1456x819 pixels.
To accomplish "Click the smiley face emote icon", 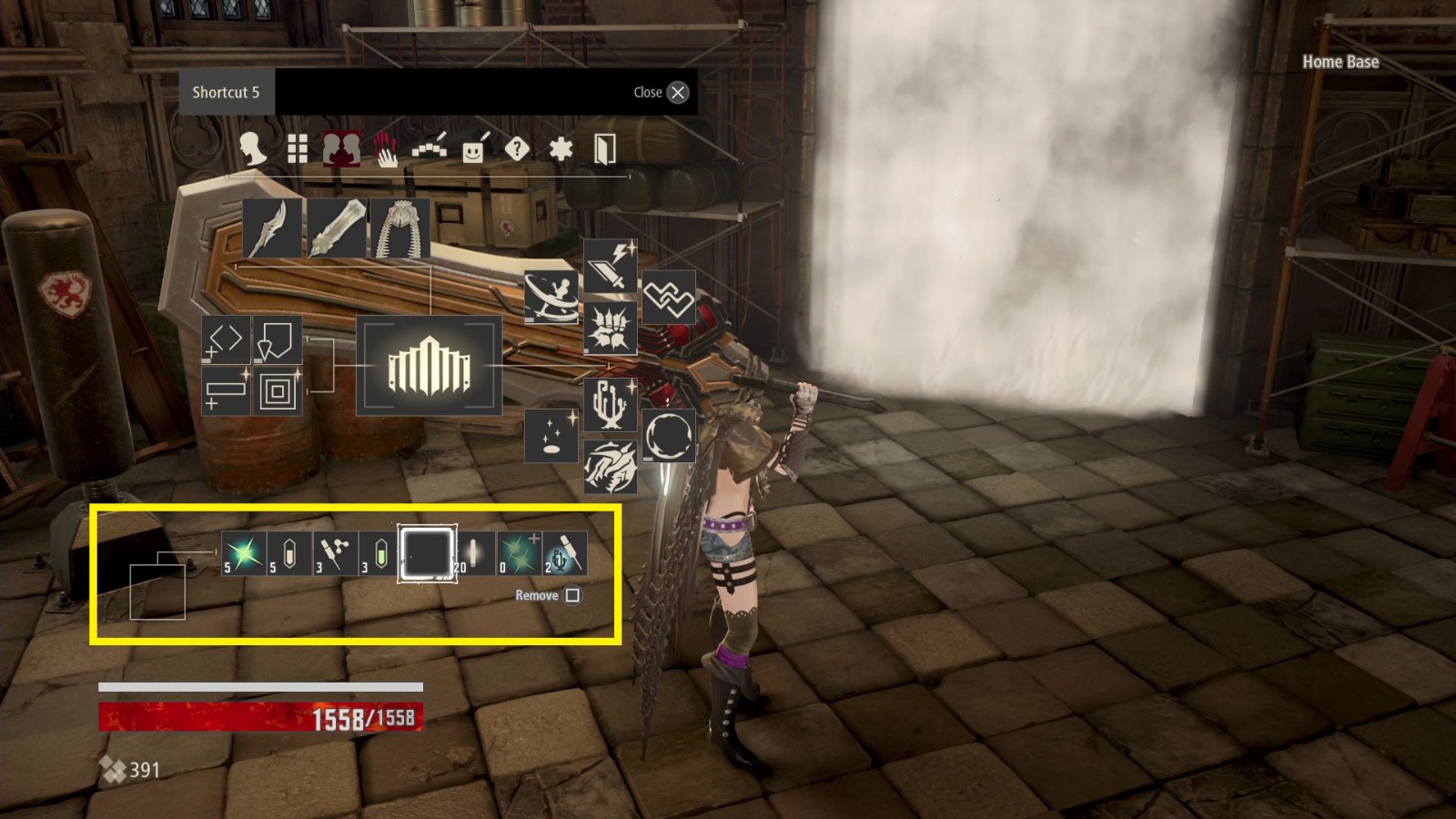I will [474, 147].
